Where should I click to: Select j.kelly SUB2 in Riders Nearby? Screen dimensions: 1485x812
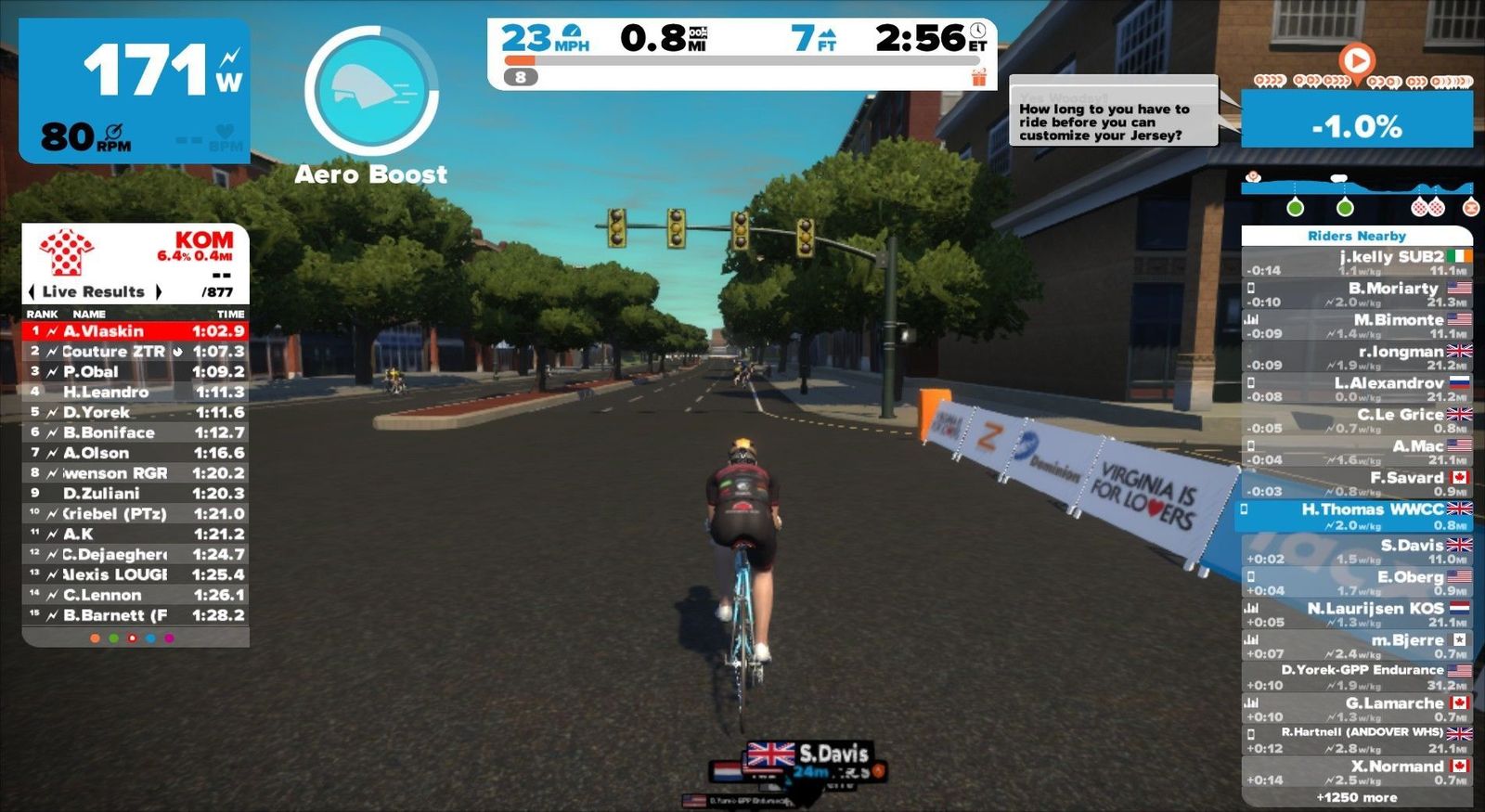(1356, 263)
